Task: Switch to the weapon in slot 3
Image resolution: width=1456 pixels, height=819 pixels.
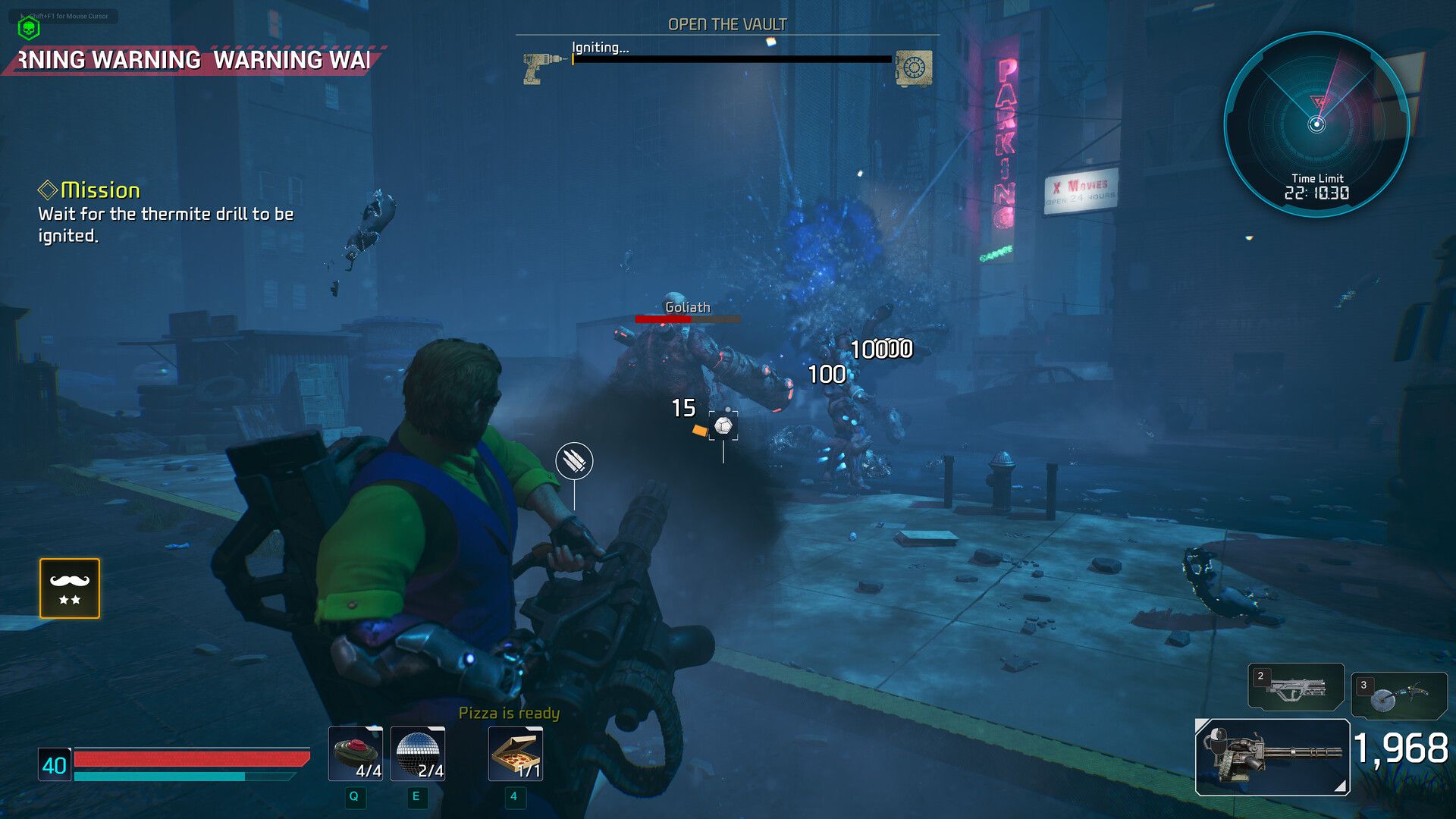Action: pos(1398,695)
